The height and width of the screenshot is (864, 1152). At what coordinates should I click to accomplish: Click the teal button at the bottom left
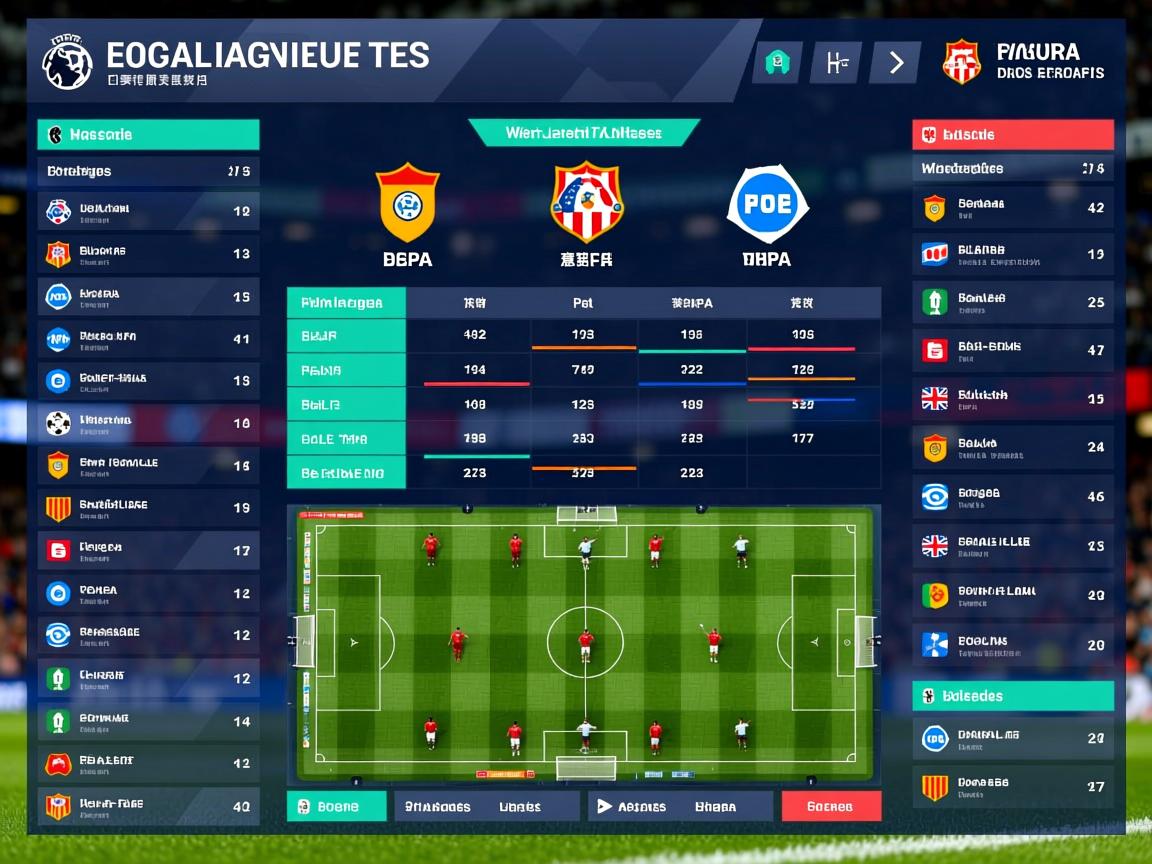pos(337,806)
